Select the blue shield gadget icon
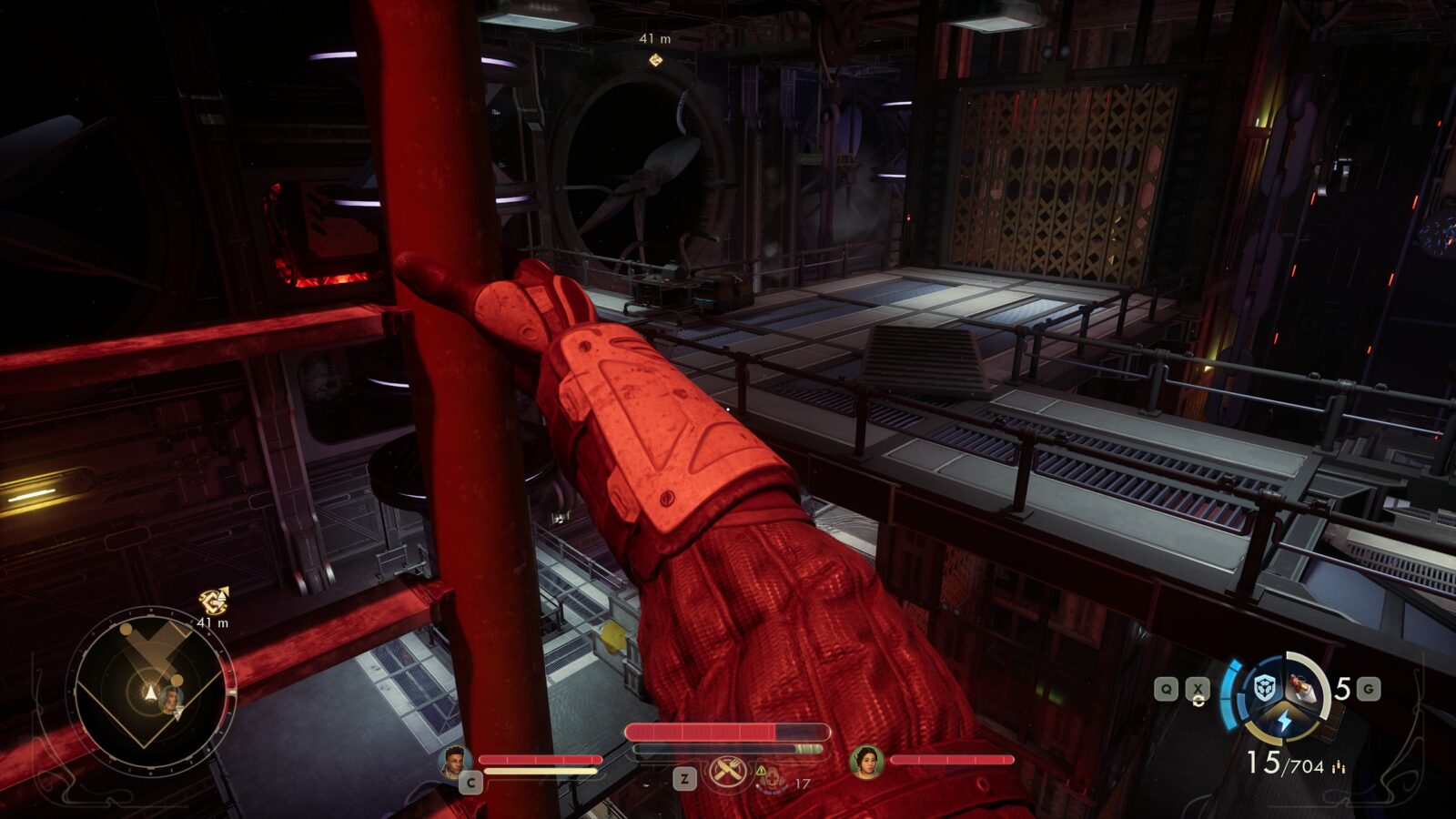 point(1264,689)
